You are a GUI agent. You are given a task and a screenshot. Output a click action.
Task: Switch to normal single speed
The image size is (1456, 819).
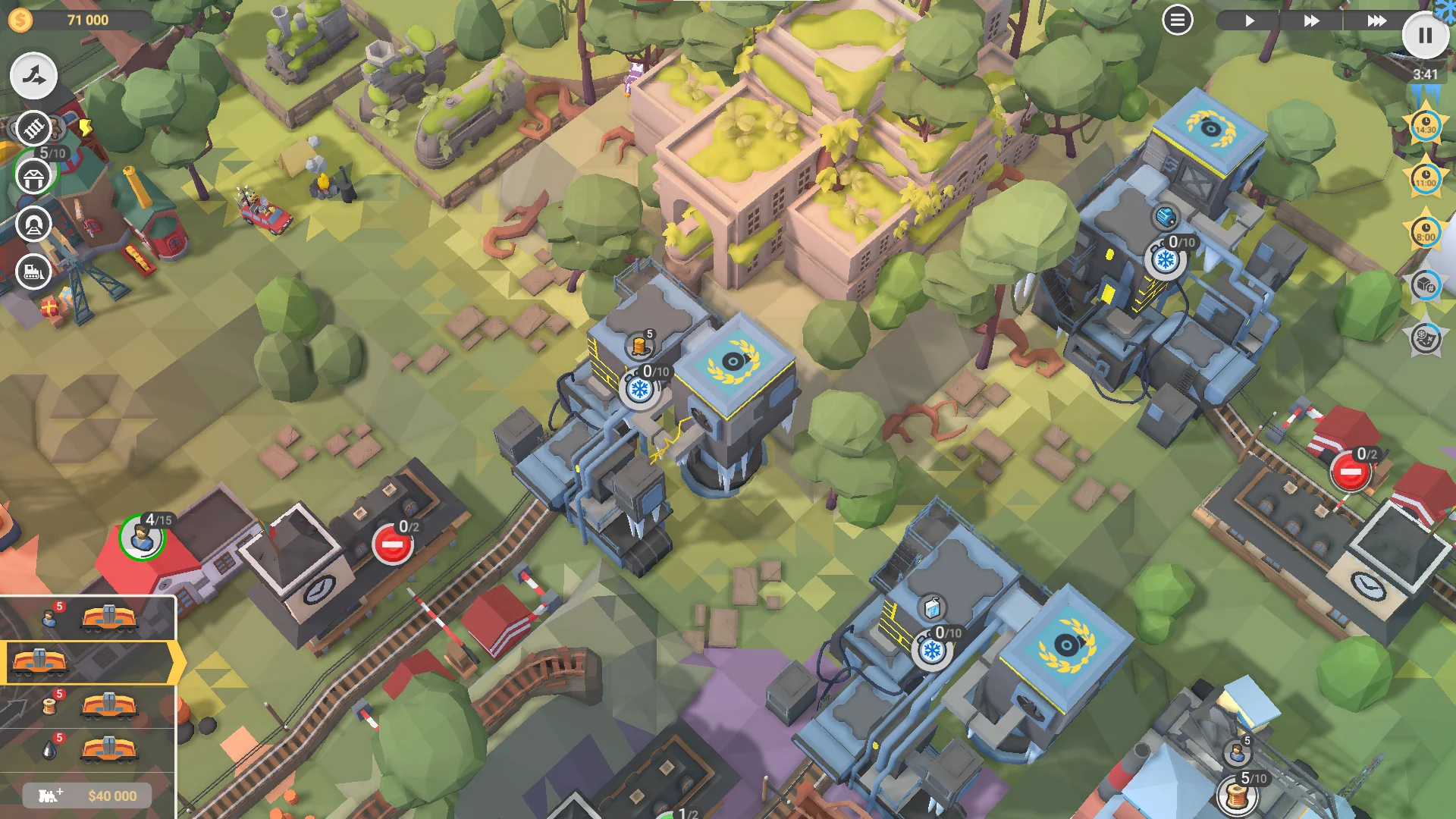(1250, 20)
